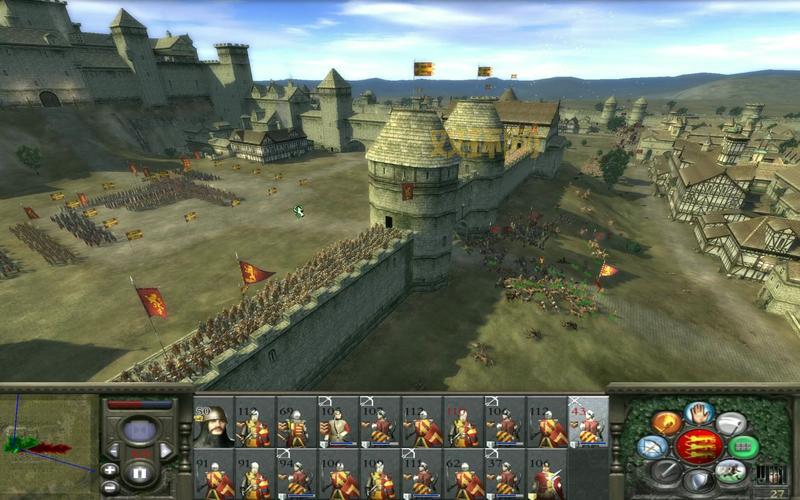Activate the shield guard mode button
800x500 pixels.
[699, 482]
